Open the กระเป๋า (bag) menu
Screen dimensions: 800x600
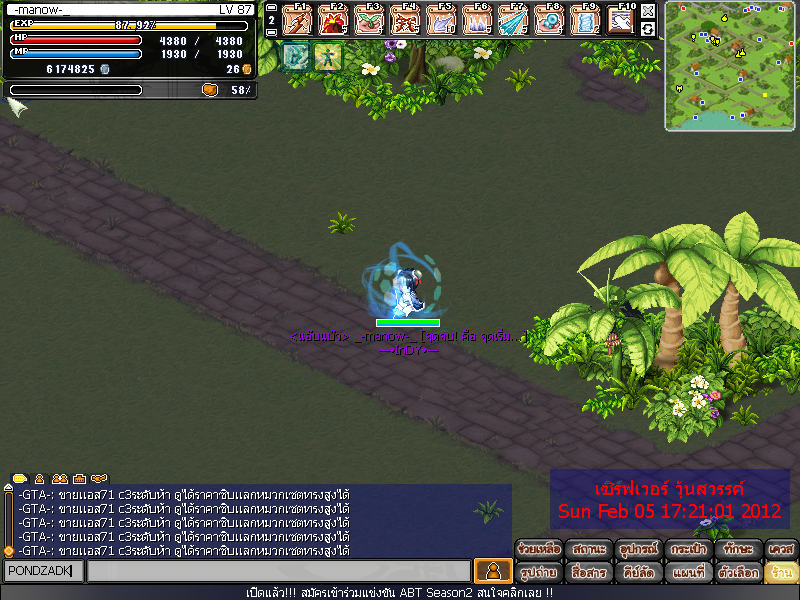coord(688,549)
